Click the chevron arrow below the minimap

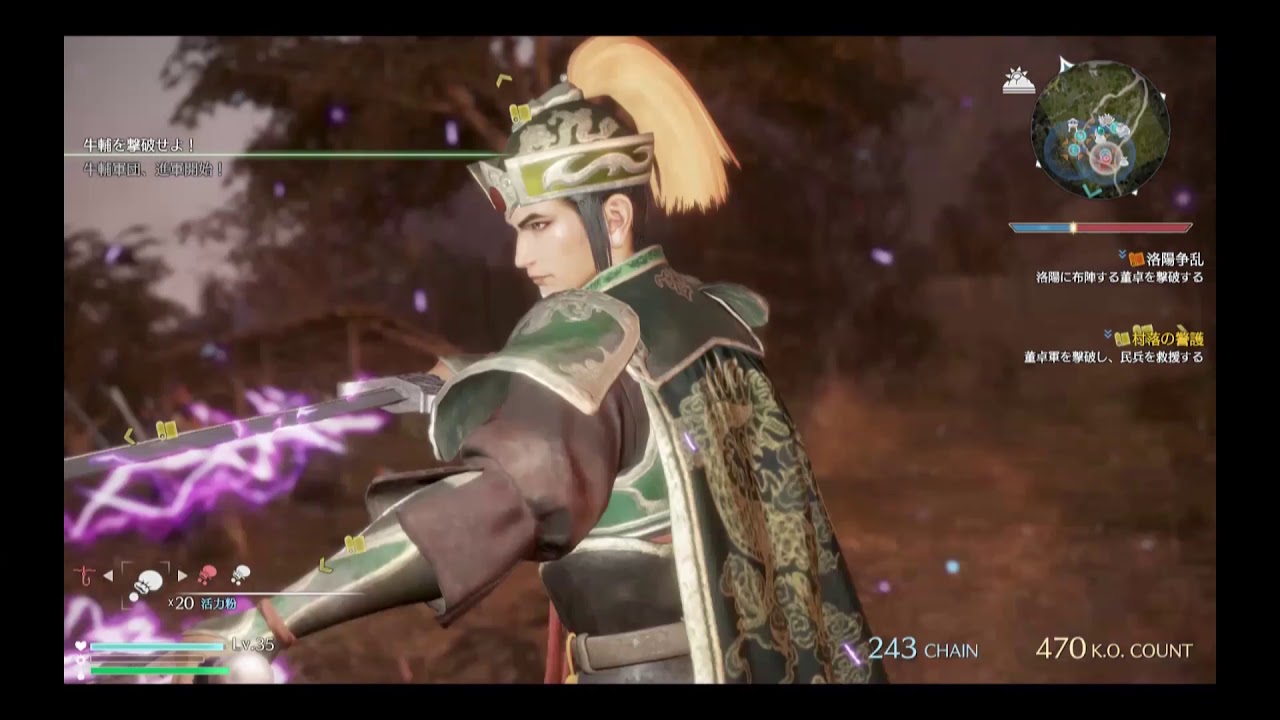pyautogui.click(x=1088, y=188)
